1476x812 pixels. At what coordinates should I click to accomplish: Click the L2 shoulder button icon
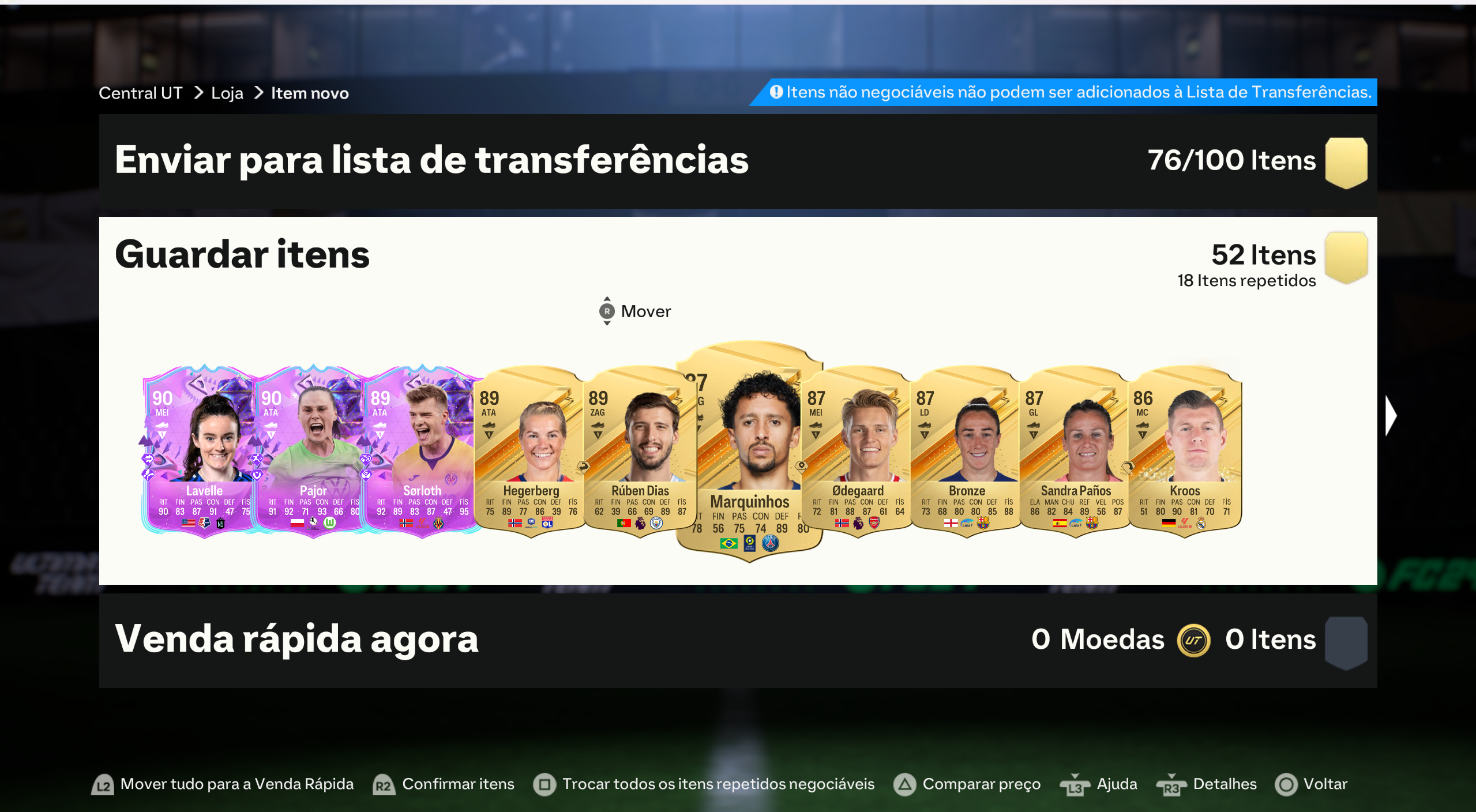pyautogui.click(x=103, y=785)
